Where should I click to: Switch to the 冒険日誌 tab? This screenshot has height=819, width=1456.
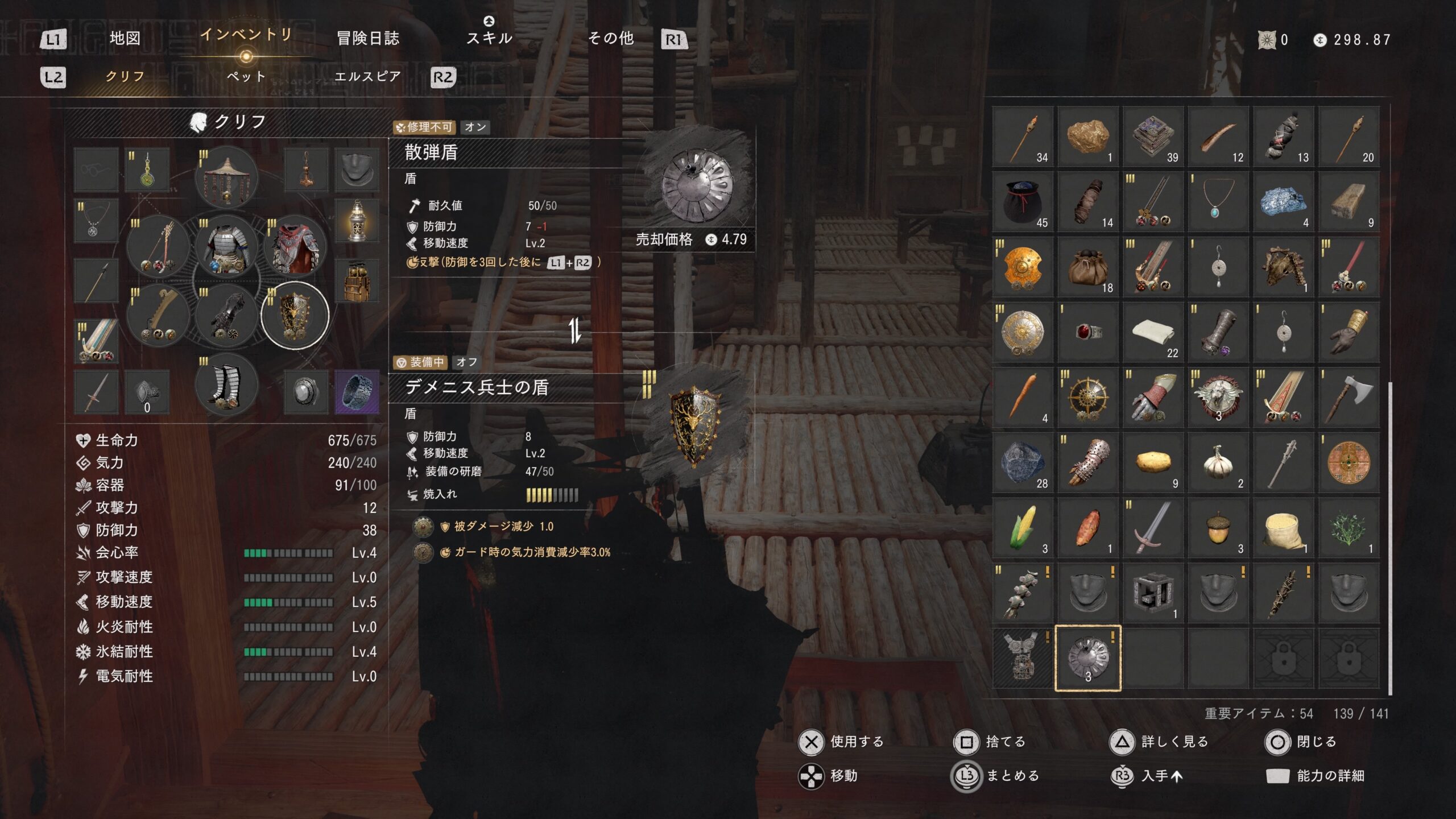pos(368,39)
